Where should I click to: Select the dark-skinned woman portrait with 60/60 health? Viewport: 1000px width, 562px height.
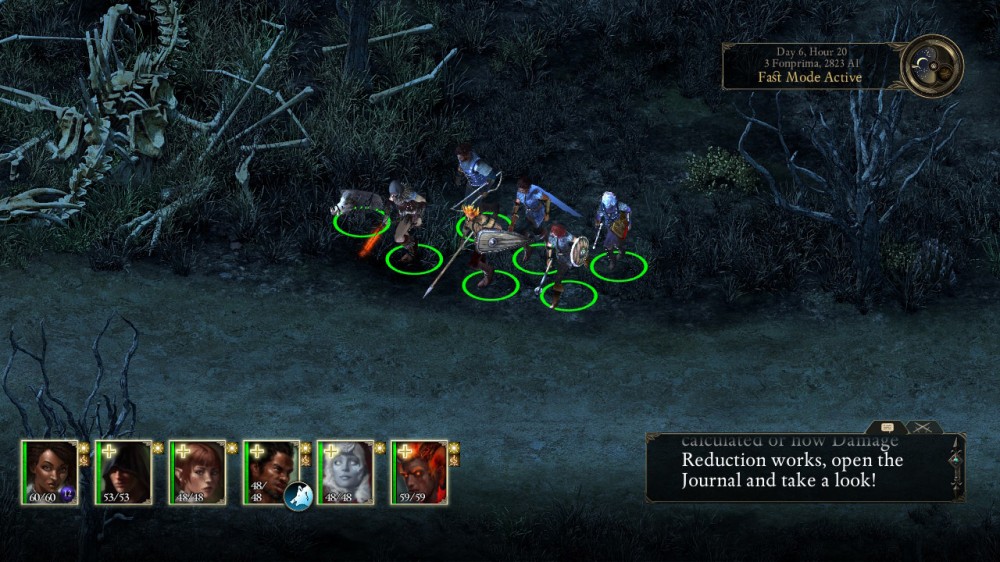point(50,471)
